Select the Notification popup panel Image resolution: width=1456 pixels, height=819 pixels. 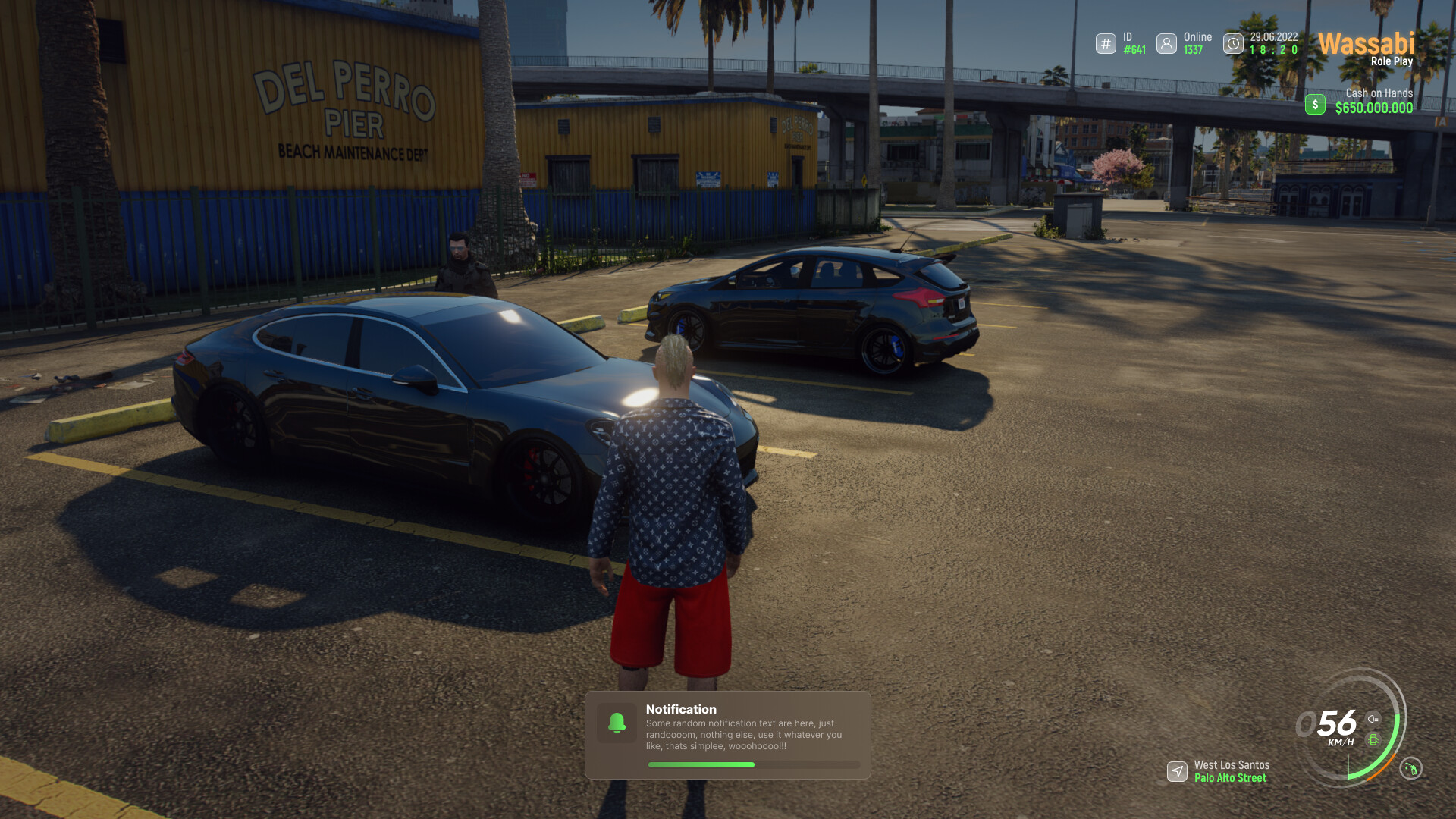728,734
